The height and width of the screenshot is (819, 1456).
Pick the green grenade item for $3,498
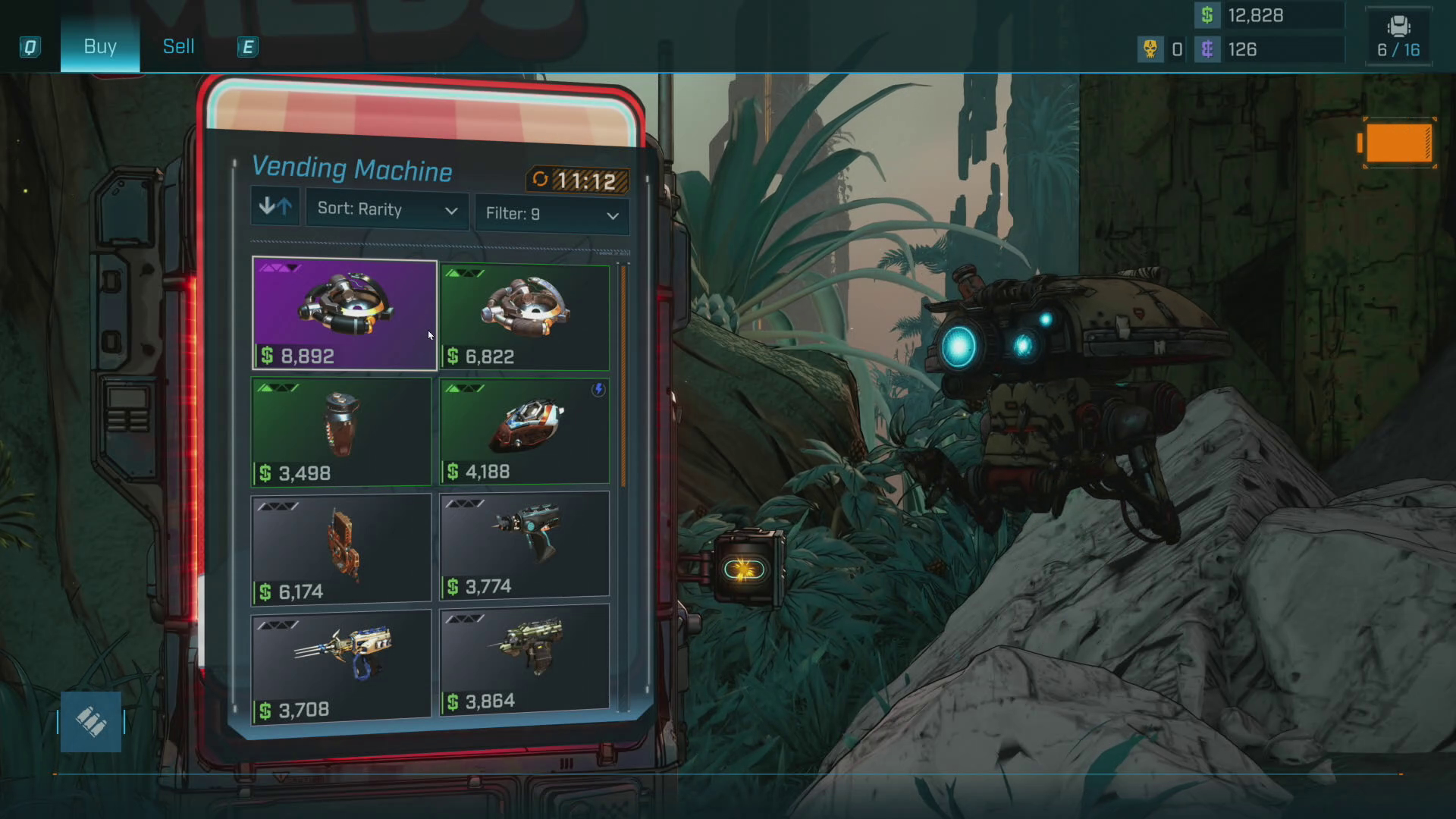tap(341, 431)
